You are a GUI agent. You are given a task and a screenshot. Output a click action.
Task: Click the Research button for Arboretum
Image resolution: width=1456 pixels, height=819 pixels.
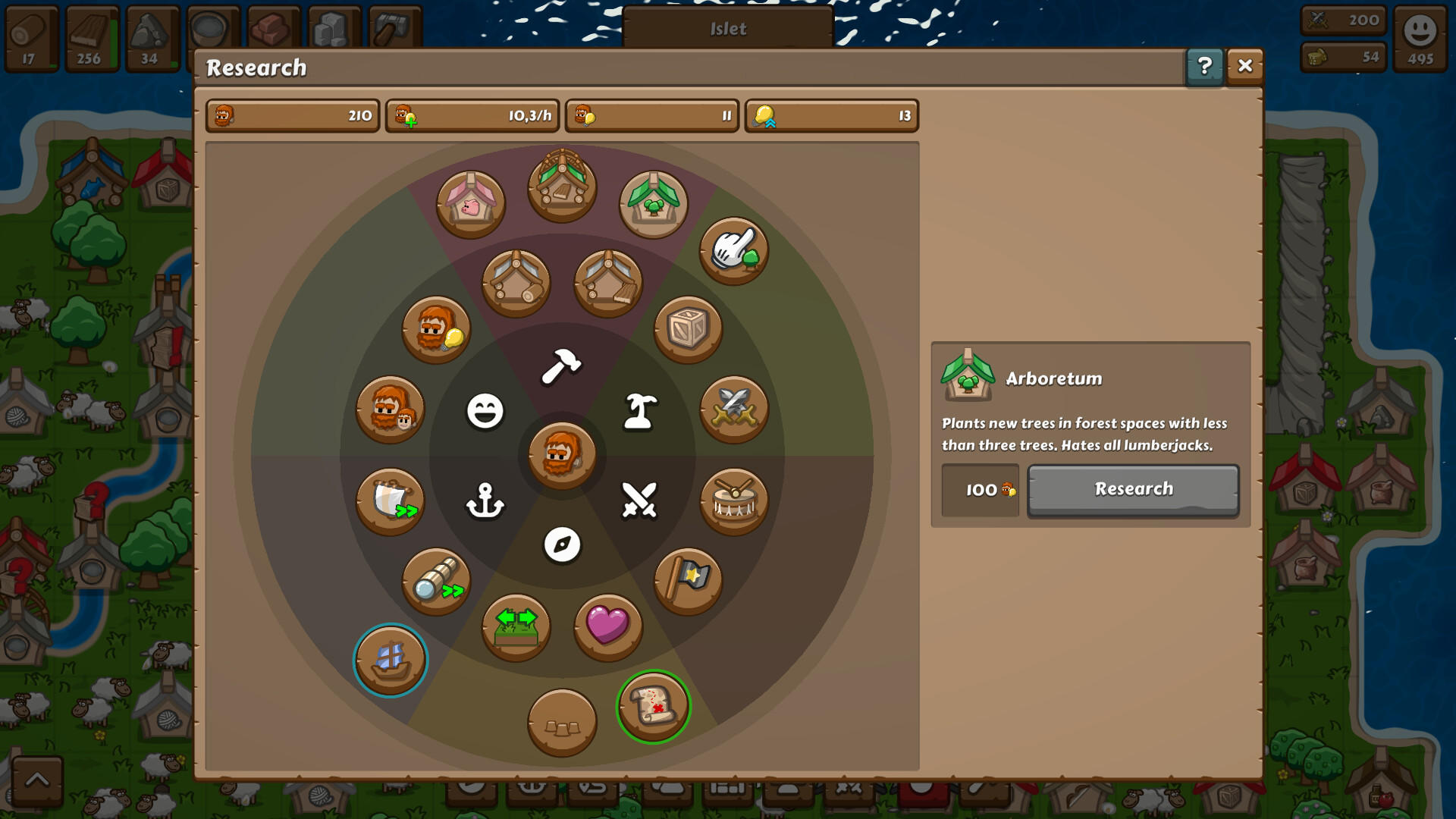tap(1133, 490)
